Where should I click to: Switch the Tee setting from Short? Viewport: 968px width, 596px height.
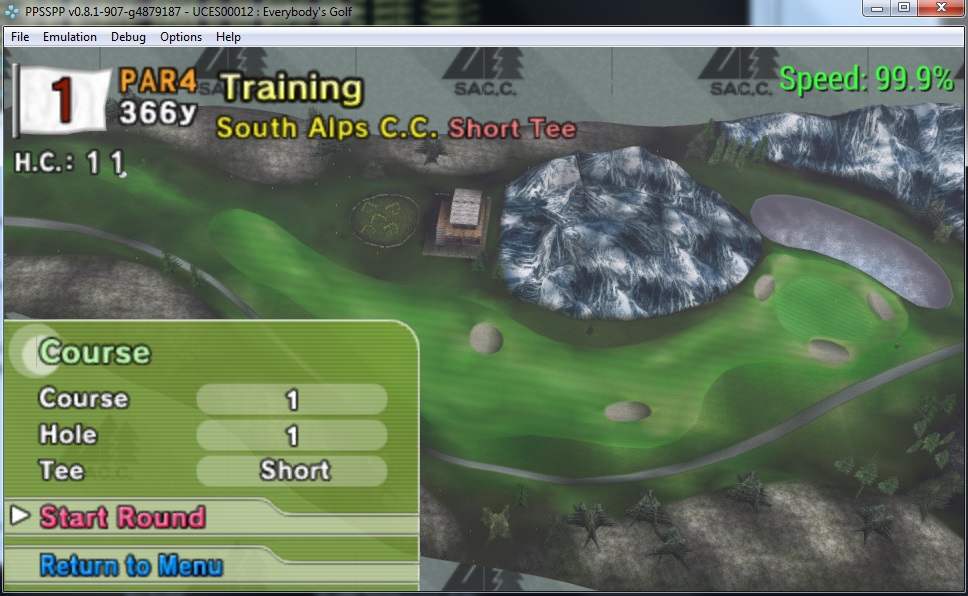(292, 471)
